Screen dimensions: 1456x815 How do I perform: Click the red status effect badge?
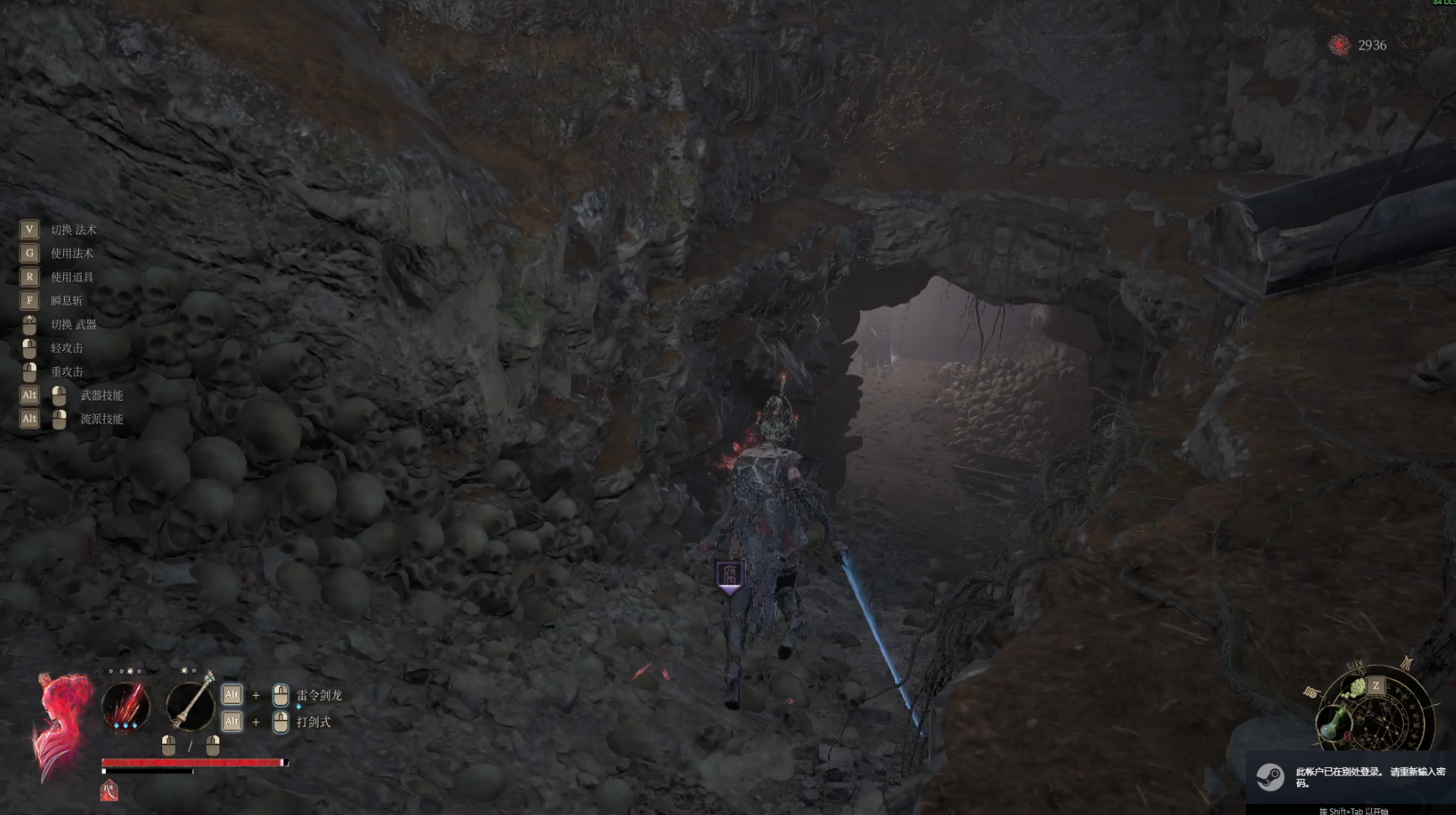coord(109,791)
